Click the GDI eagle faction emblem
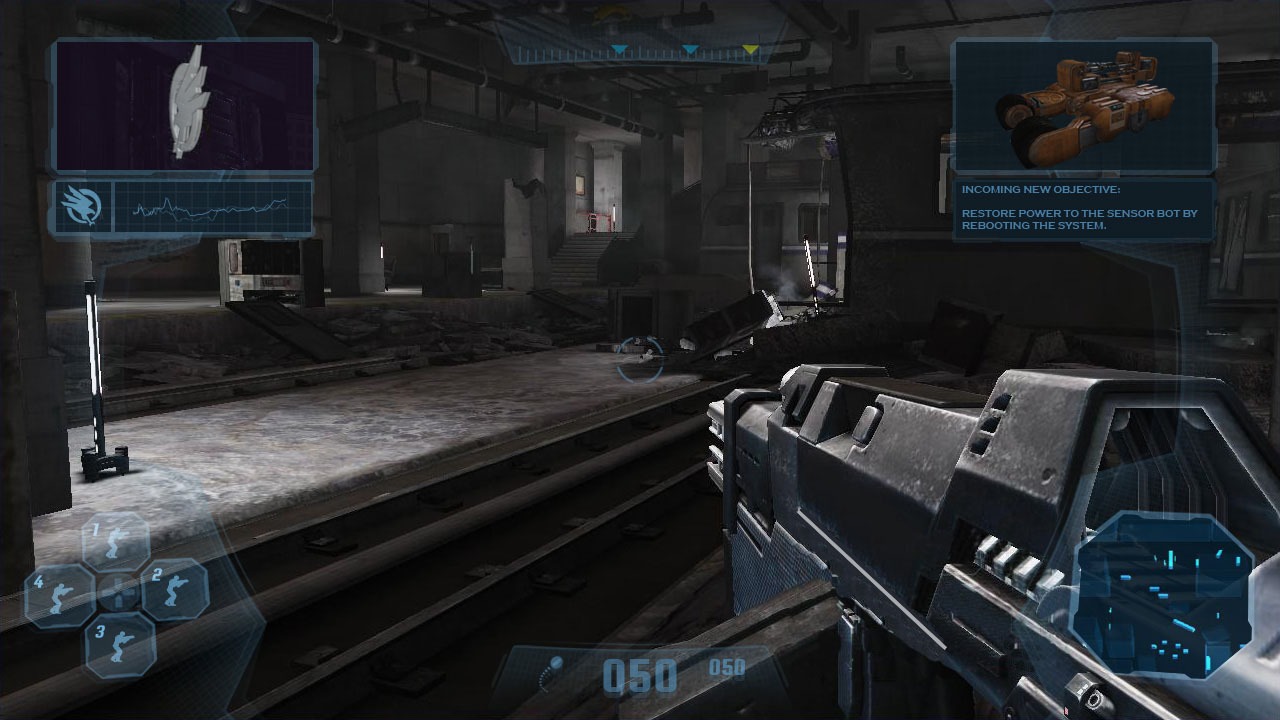The width and height of the screenshot is (1280, 720). point(82,207)
